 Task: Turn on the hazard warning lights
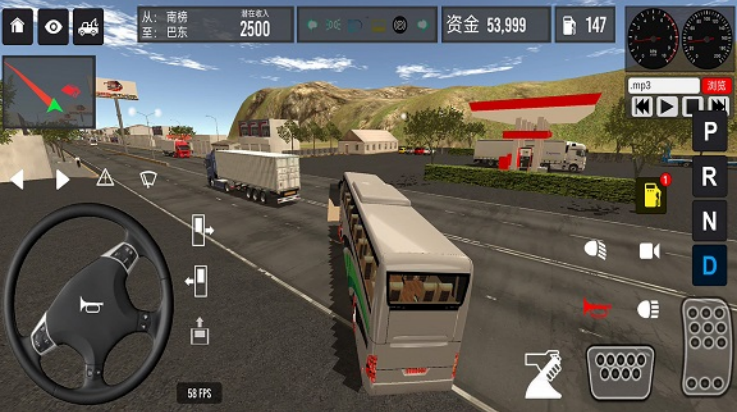pyautogui.click(x=105, y=179)
